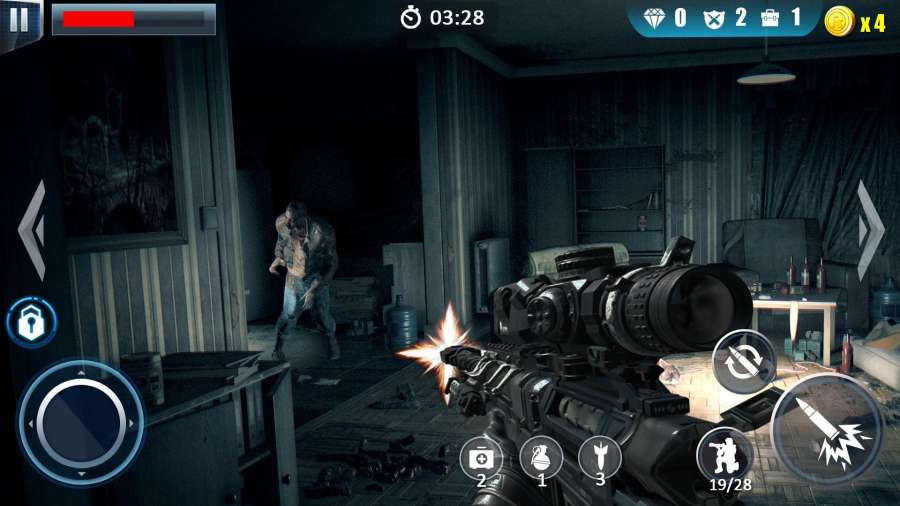Touch the virtual movement joystick
Viewport: 900px width, 506px height.
click(x=80, y=422)
